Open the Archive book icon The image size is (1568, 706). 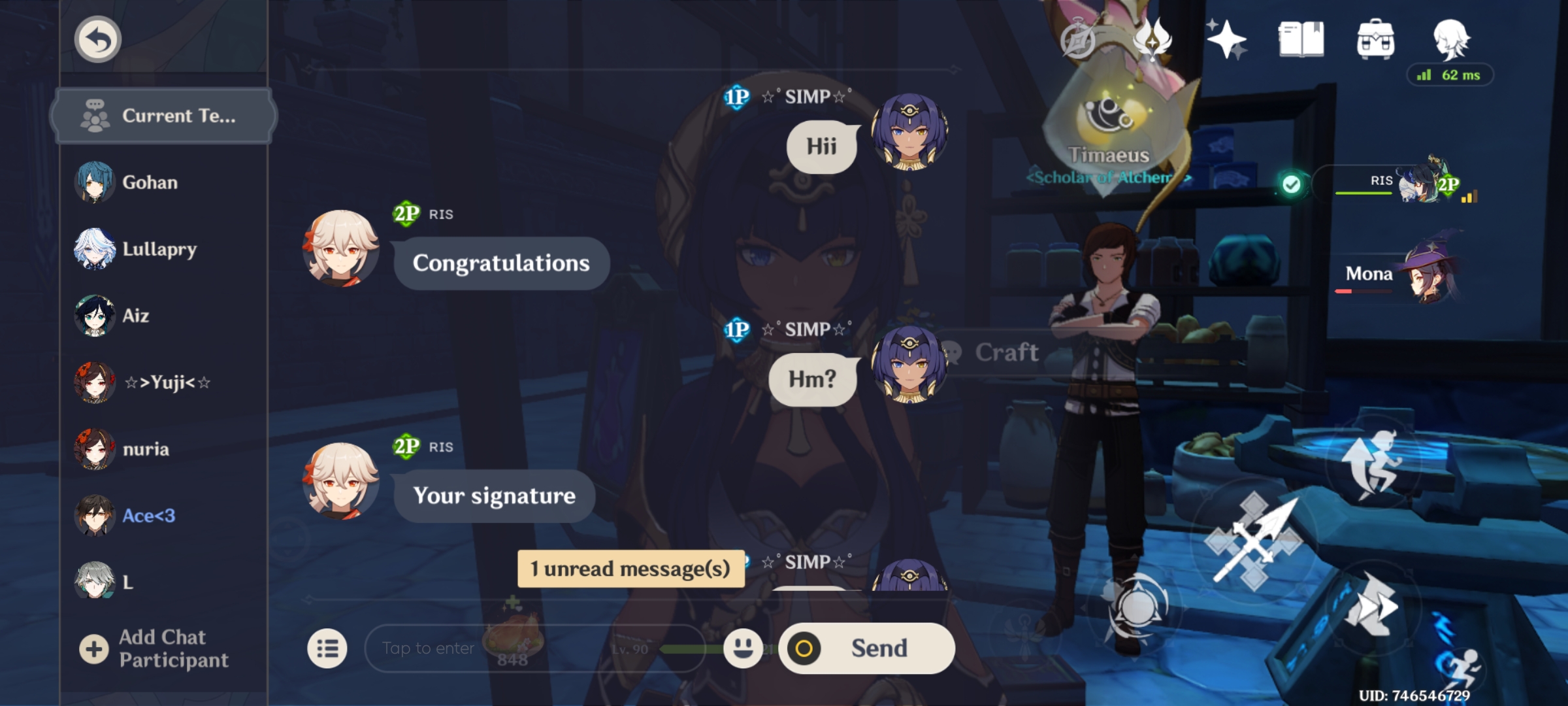1301,39
